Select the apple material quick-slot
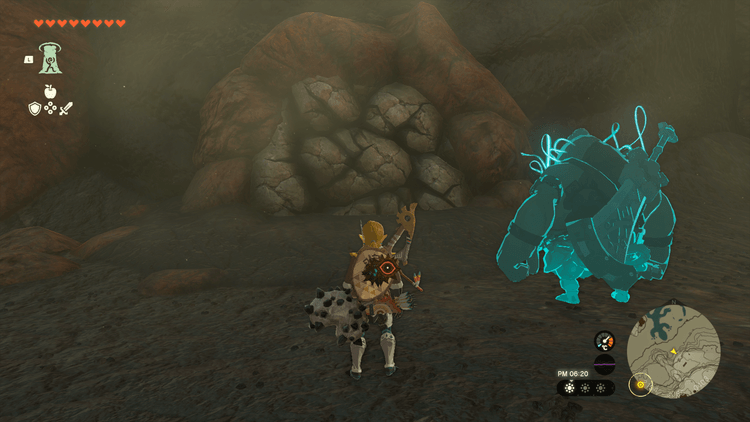Image resolution: width=750 pixels, height=422 pixels. (50, 91)
